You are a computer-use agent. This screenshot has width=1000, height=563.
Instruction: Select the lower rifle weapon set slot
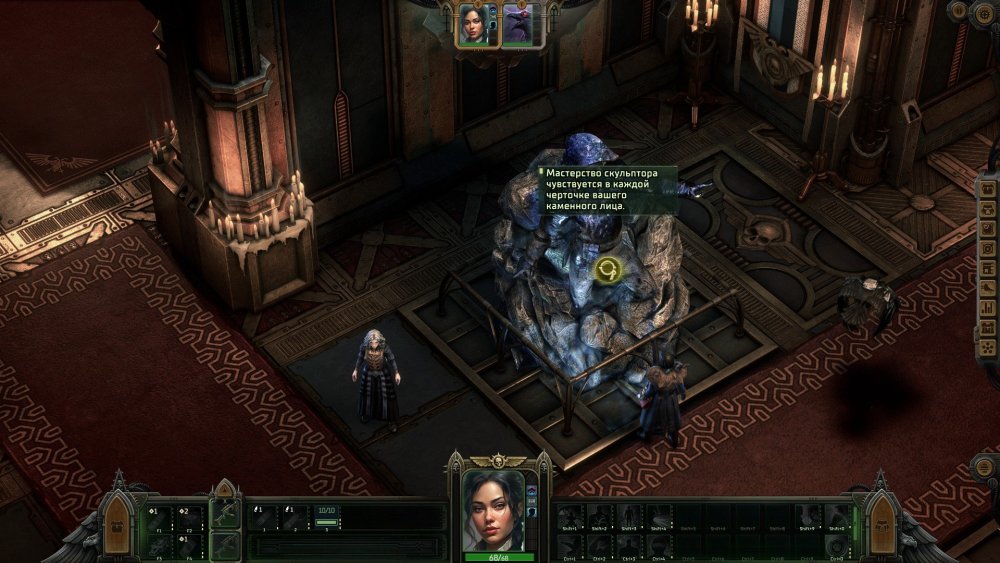click(x=225, y=546)
